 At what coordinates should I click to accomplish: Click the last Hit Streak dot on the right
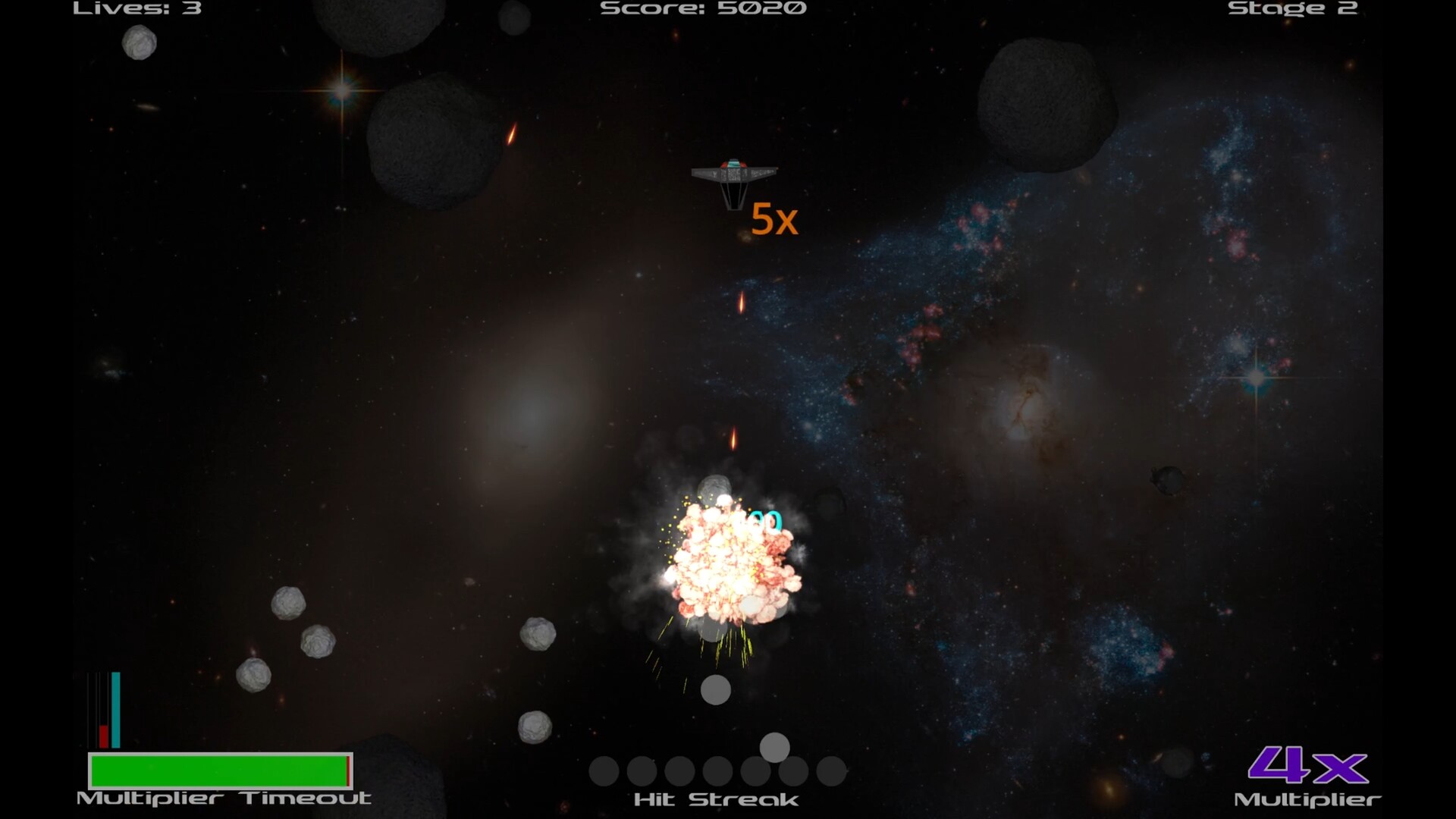click(x=830, y=772)
